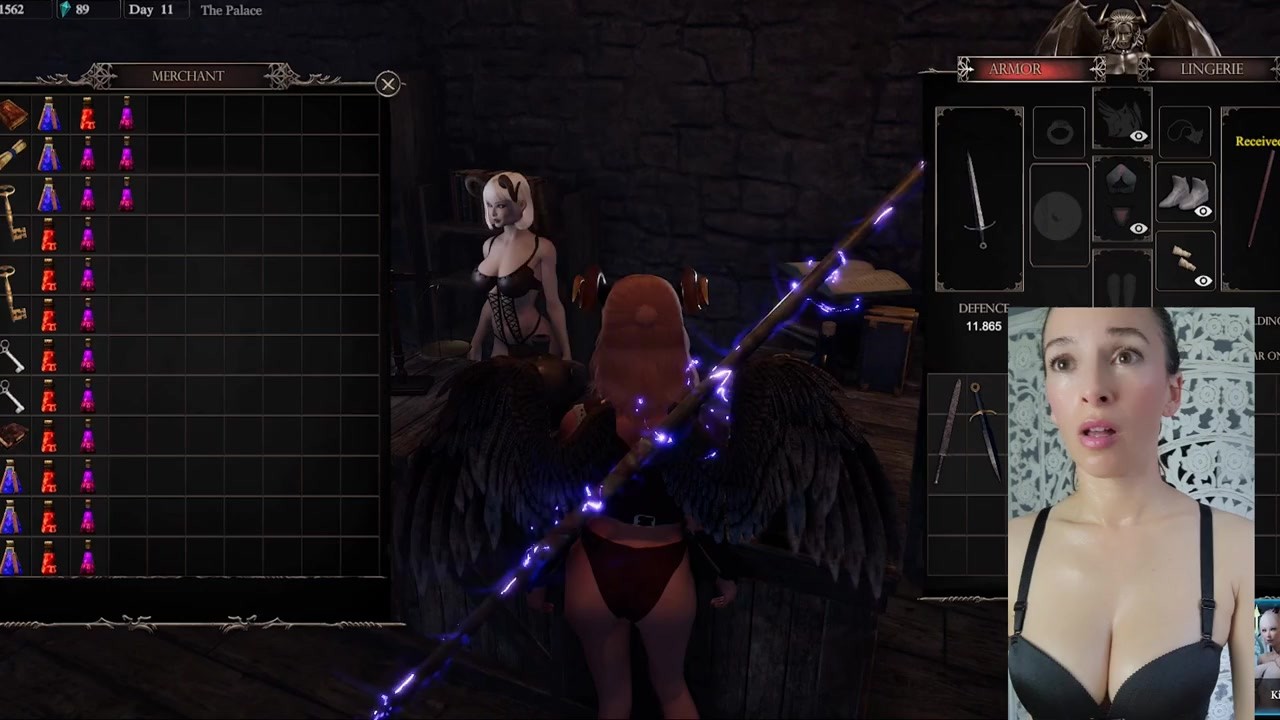The width and height of the screenshot is (1280, 720).
Task: Select the necklace amulet slot
Action: coord(1184,131)
